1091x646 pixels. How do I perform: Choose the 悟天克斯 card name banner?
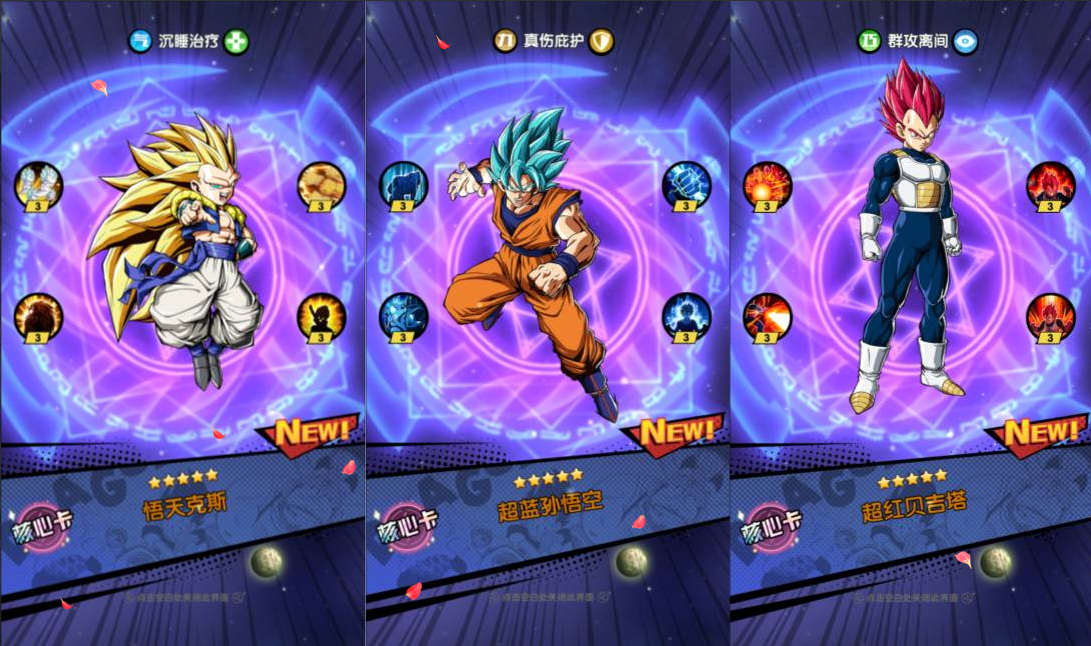tap(185, 506)
